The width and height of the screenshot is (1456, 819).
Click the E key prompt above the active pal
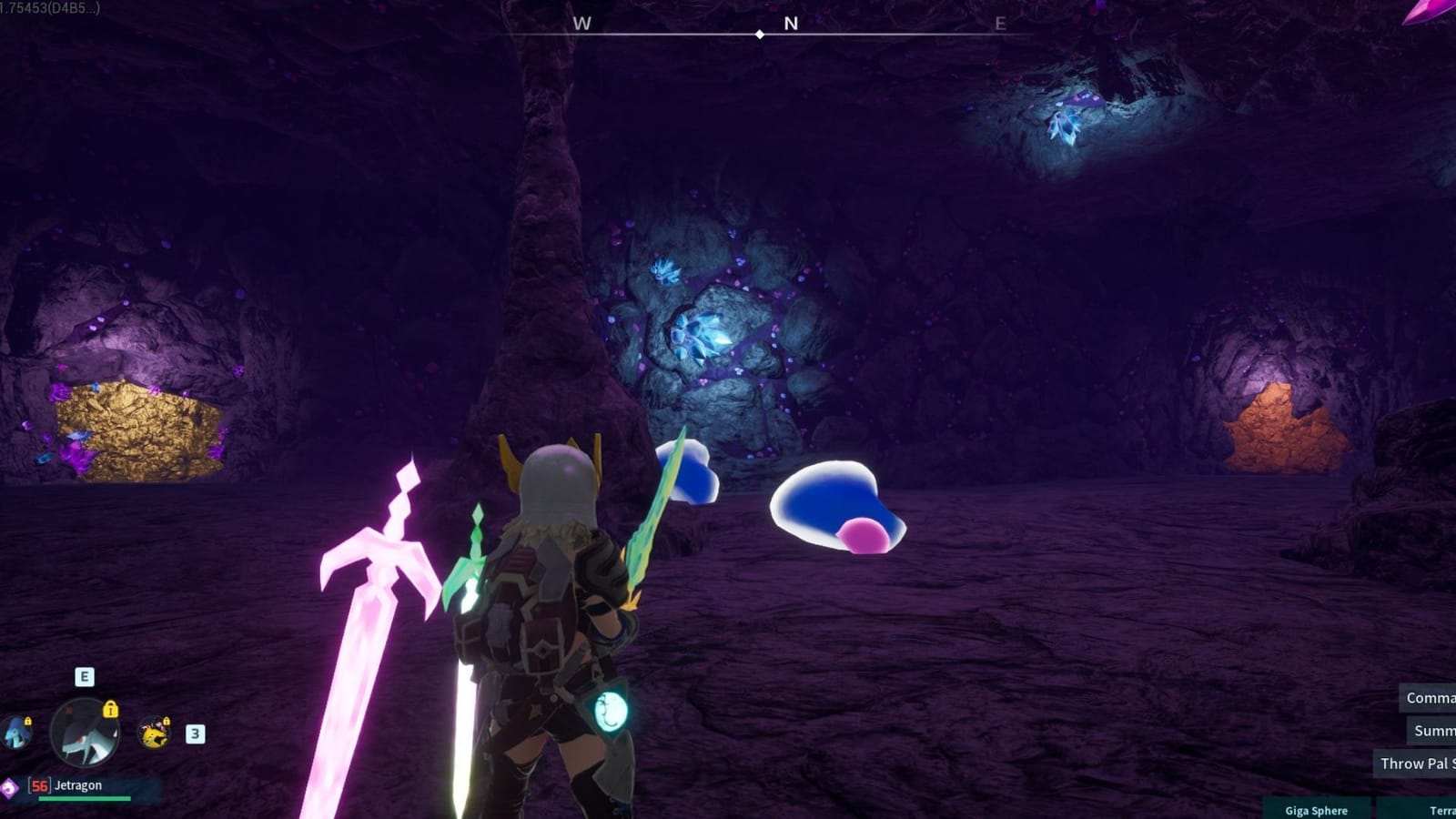tap(85, 676)
